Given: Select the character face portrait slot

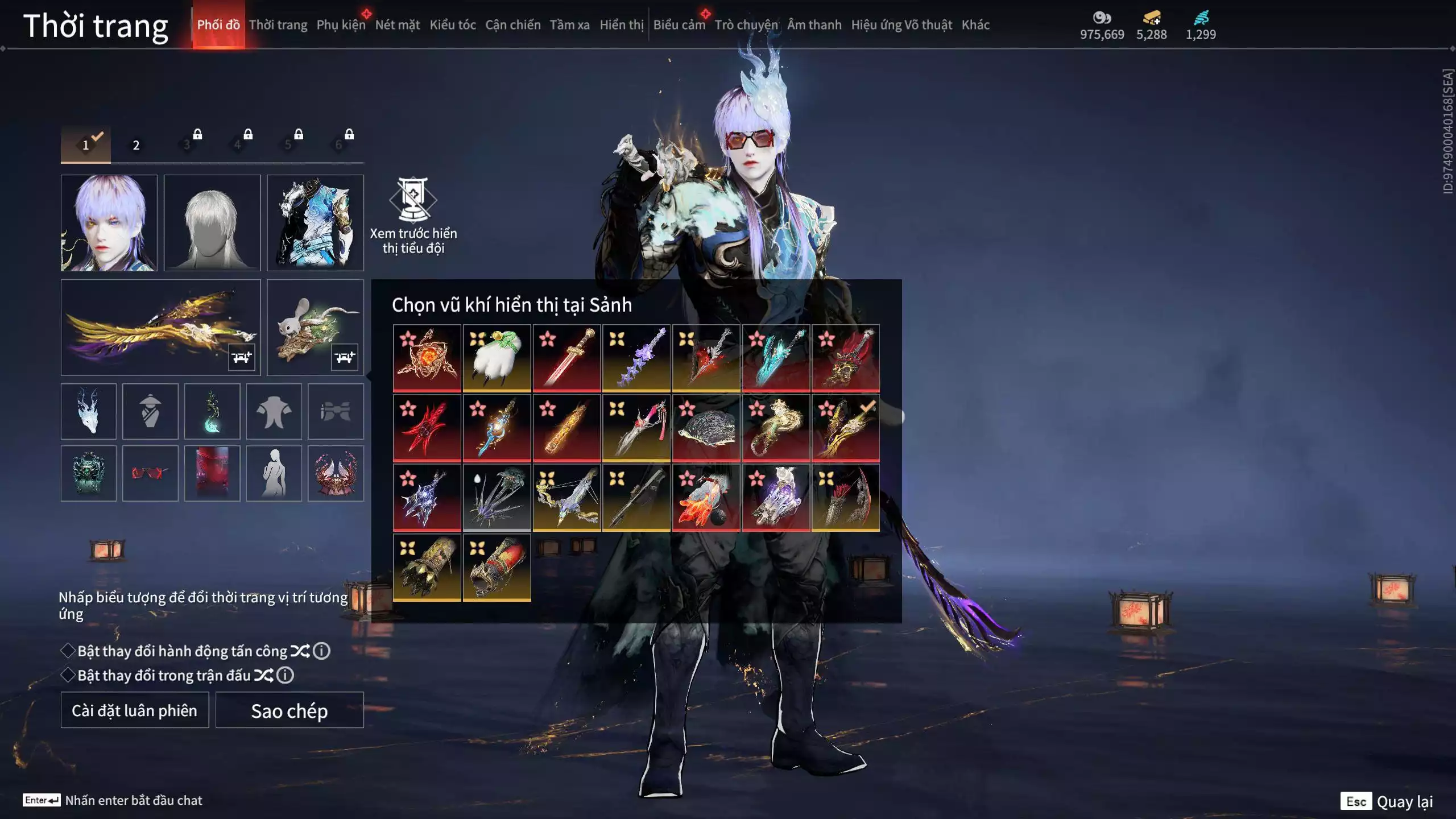Looking at the screenshot, I should coord(109,222).
